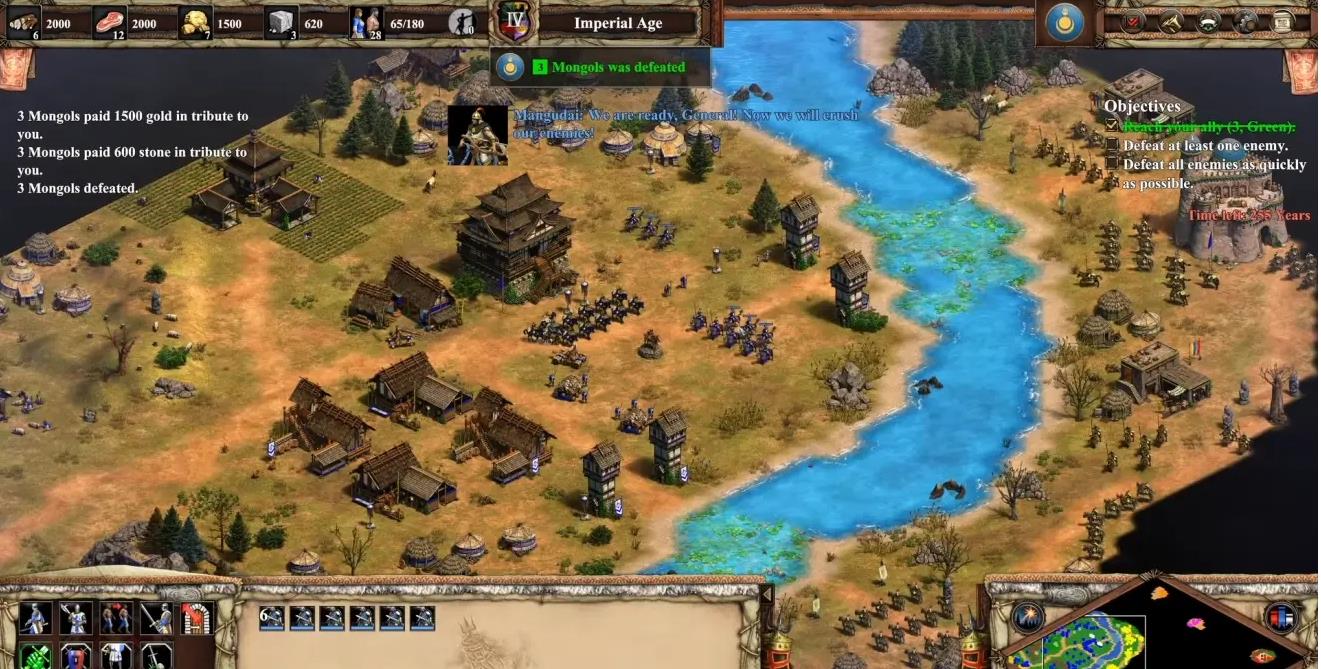Image resolution: width=1321 pixels, height=669 pixels.
Task: Activate the flare signal button beside minimap
Action: coord(1028,617)
